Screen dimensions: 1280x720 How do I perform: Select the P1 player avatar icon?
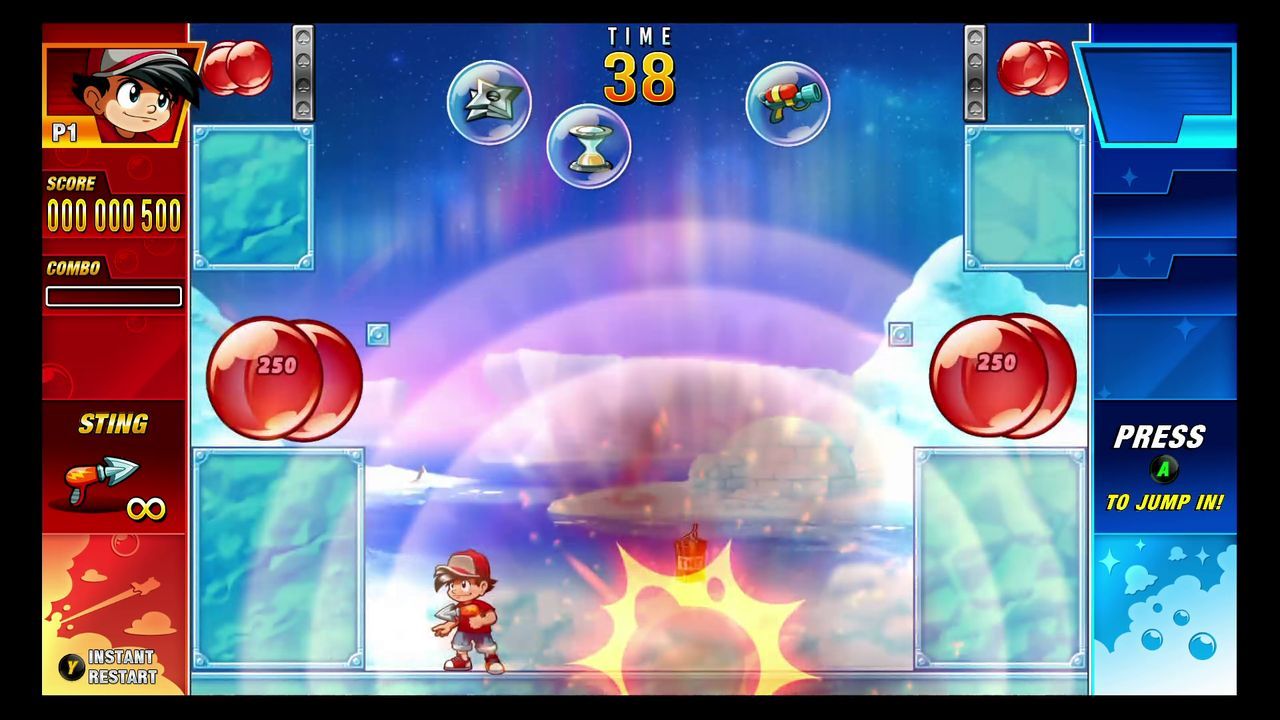113,85
